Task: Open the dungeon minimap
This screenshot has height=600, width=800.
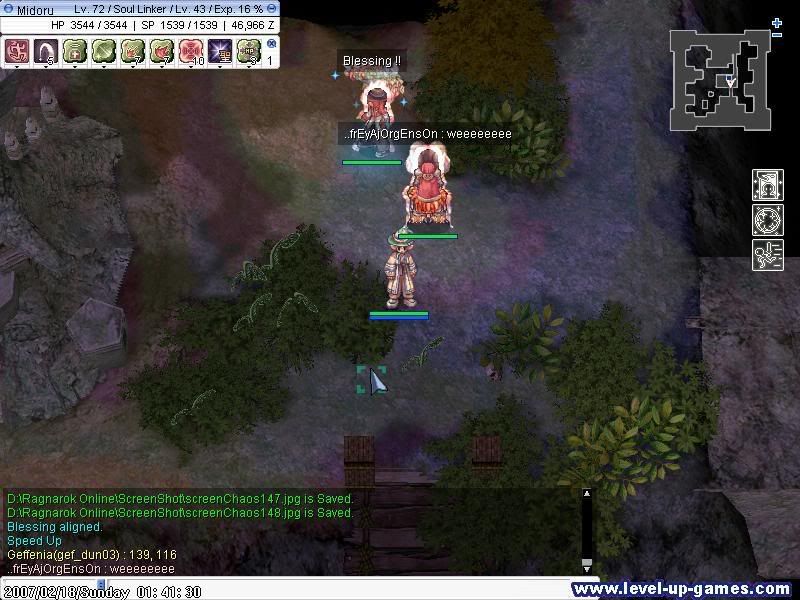Action: [x=720, y=80]
